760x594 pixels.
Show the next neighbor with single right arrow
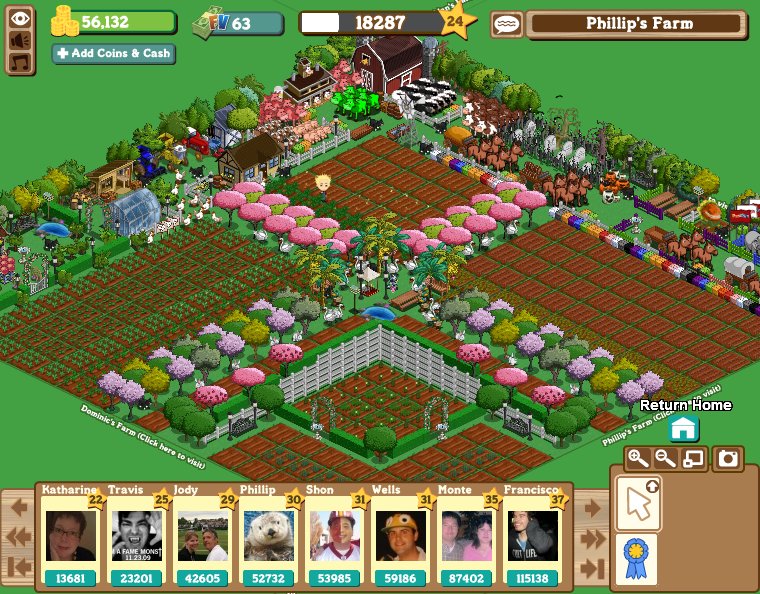(x=591, y=507)
